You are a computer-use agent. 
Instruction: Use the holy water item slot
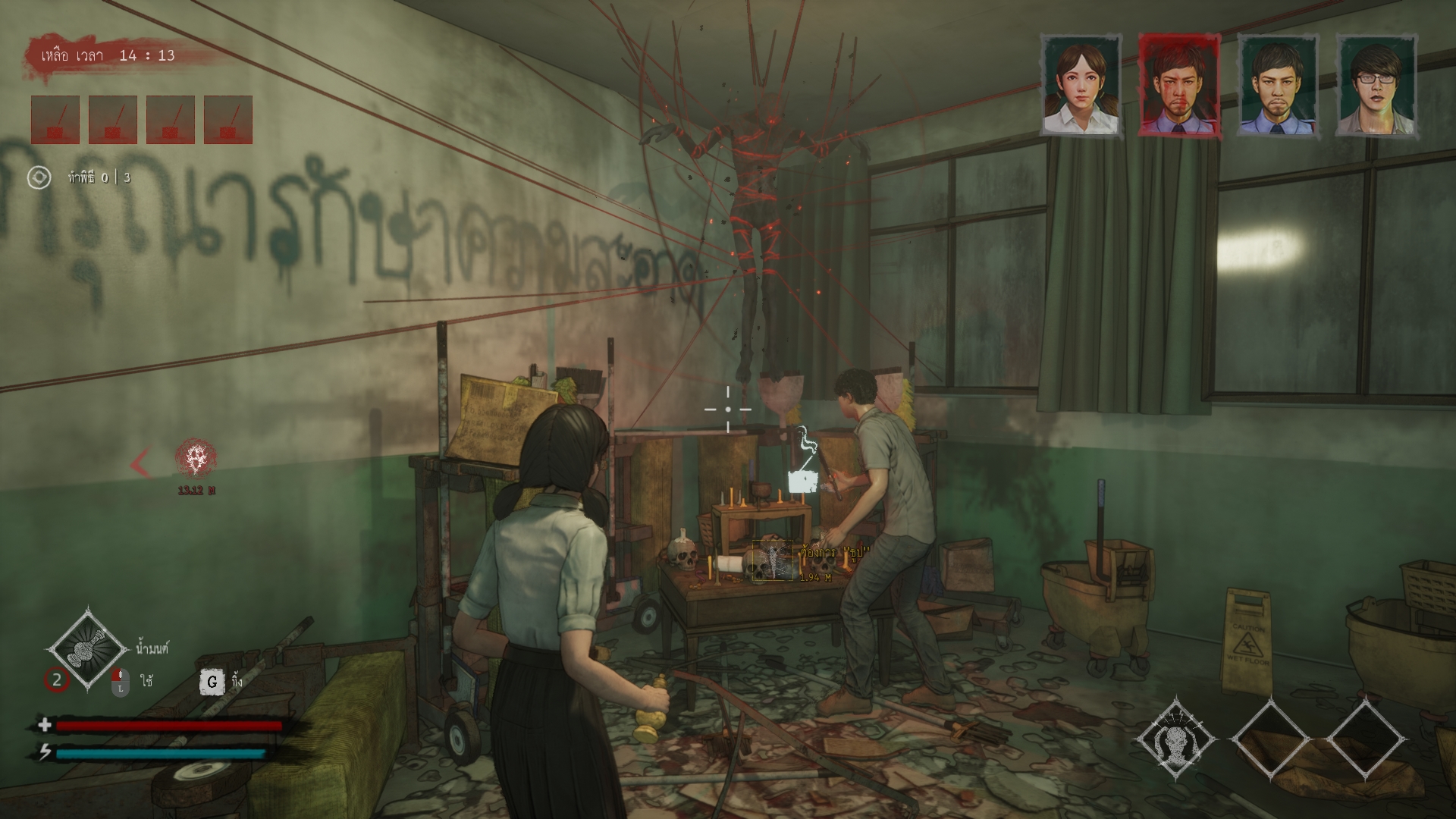[88, 649]
